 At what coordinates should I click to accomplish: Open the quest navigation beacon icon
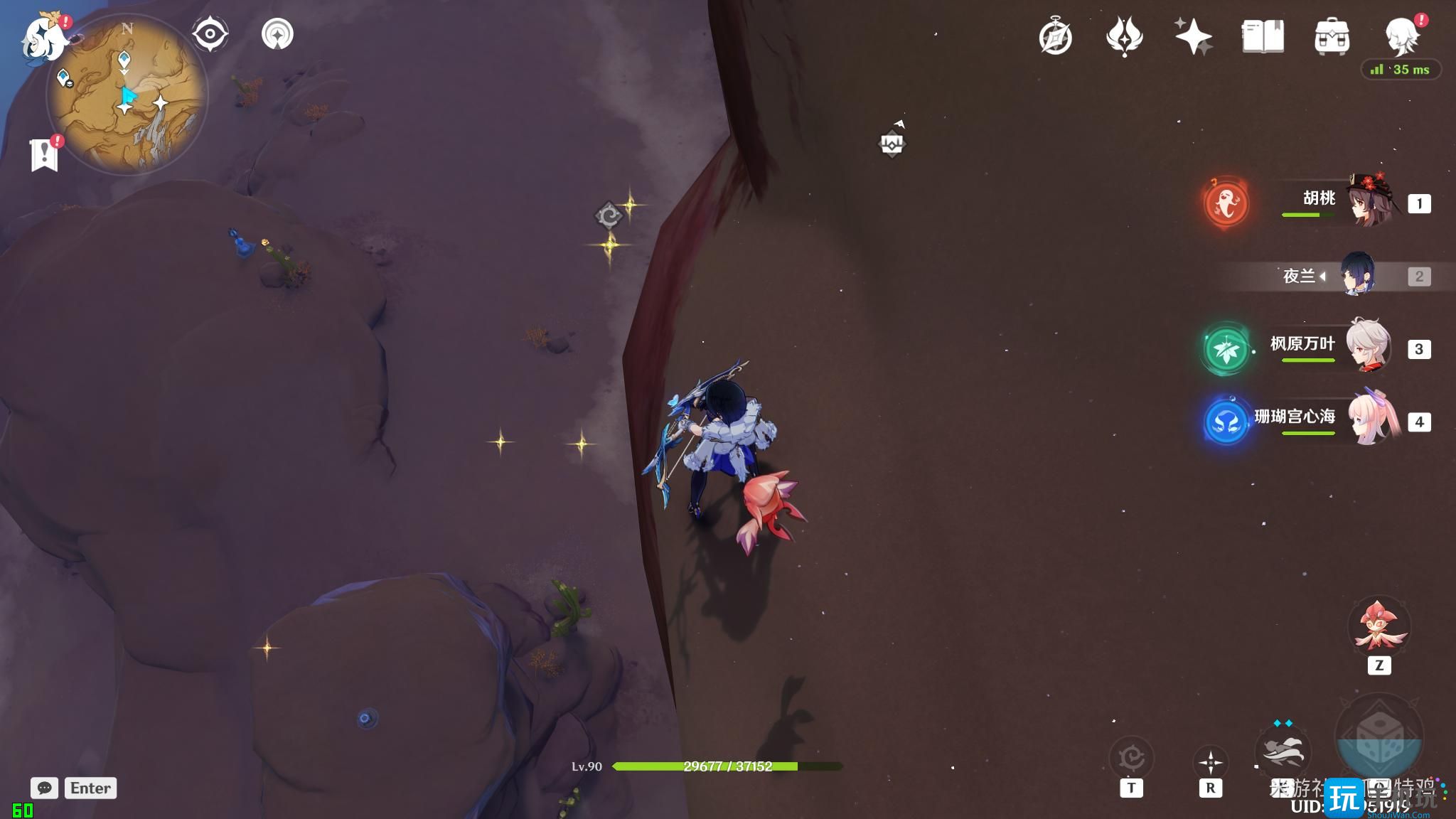tap(277, 34)
